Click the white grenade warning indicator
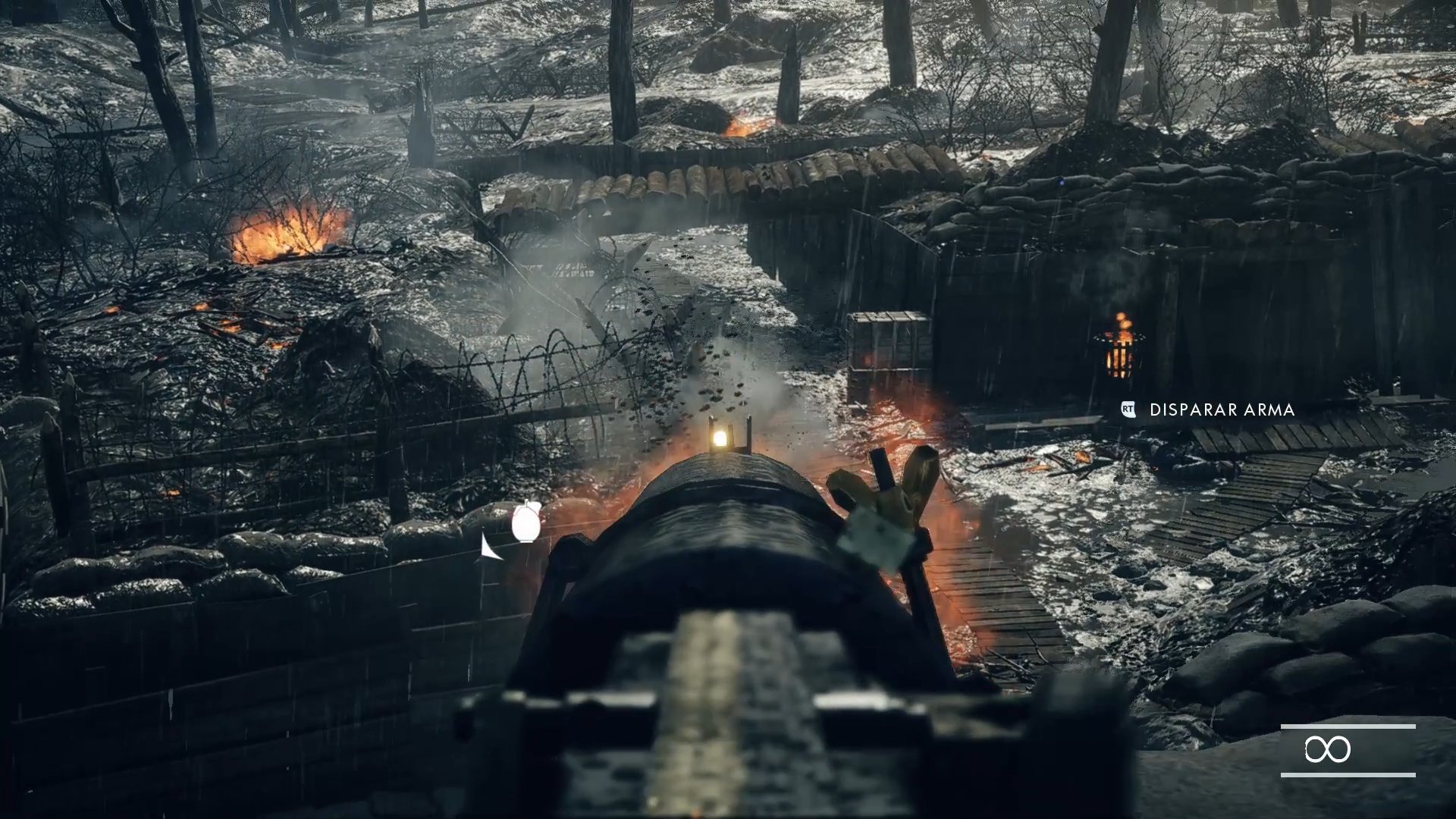Viewport: 1456px width, 819px height. (526, 522)
